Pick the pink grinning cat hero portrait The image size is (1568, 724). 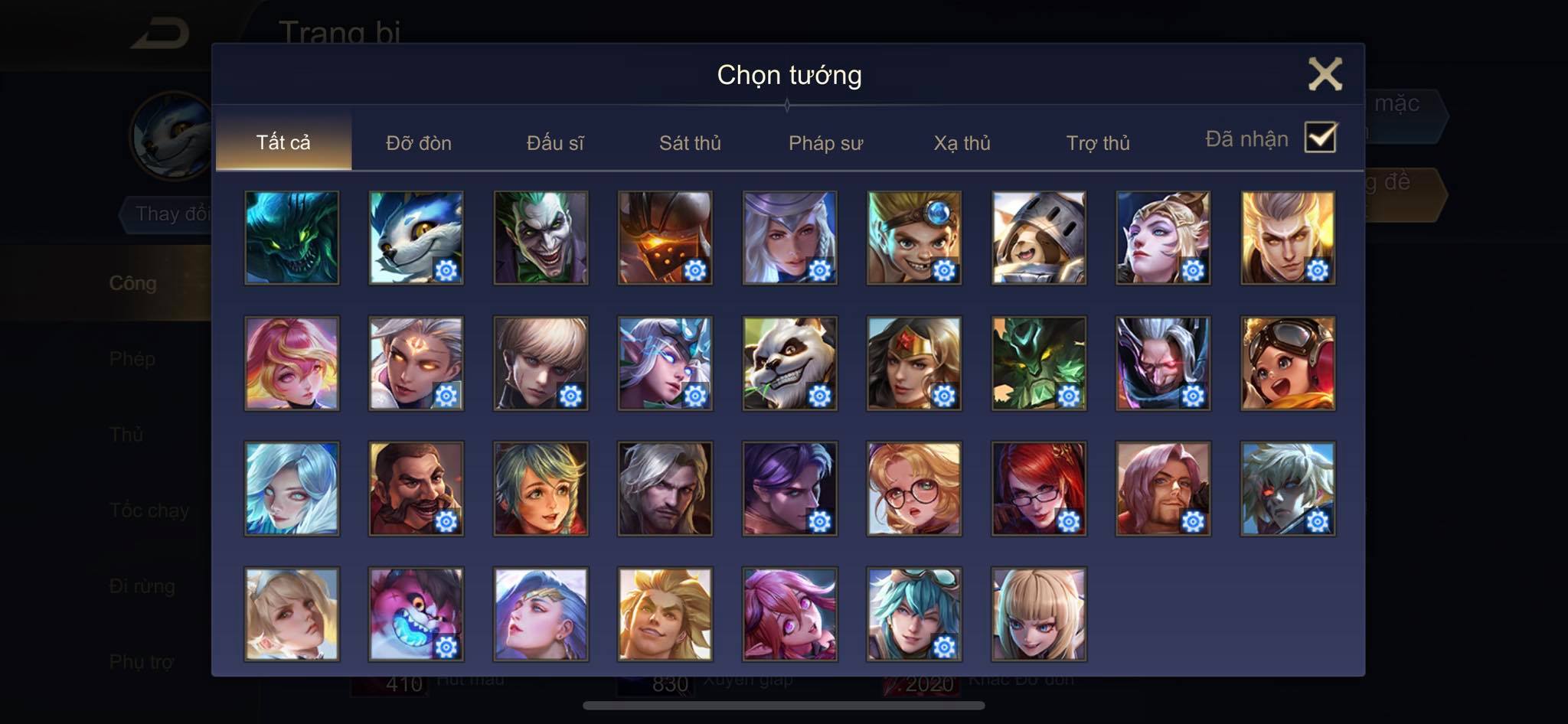coord(416,614)
